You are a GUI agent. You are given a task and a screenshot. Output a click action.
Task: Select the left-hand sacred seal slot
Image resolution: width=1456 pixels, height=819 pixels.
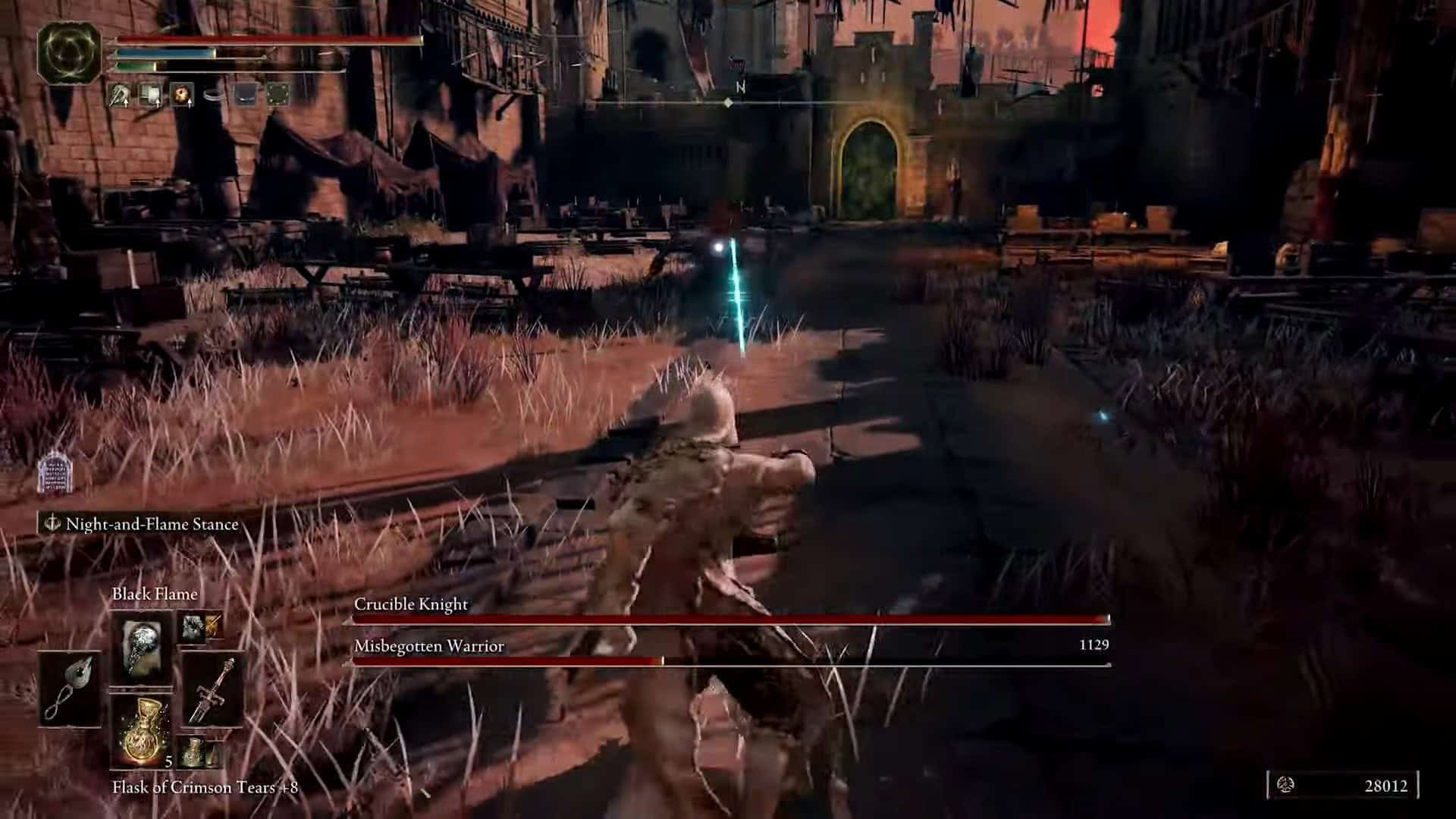pyautogui.click(x=71, y=689)
